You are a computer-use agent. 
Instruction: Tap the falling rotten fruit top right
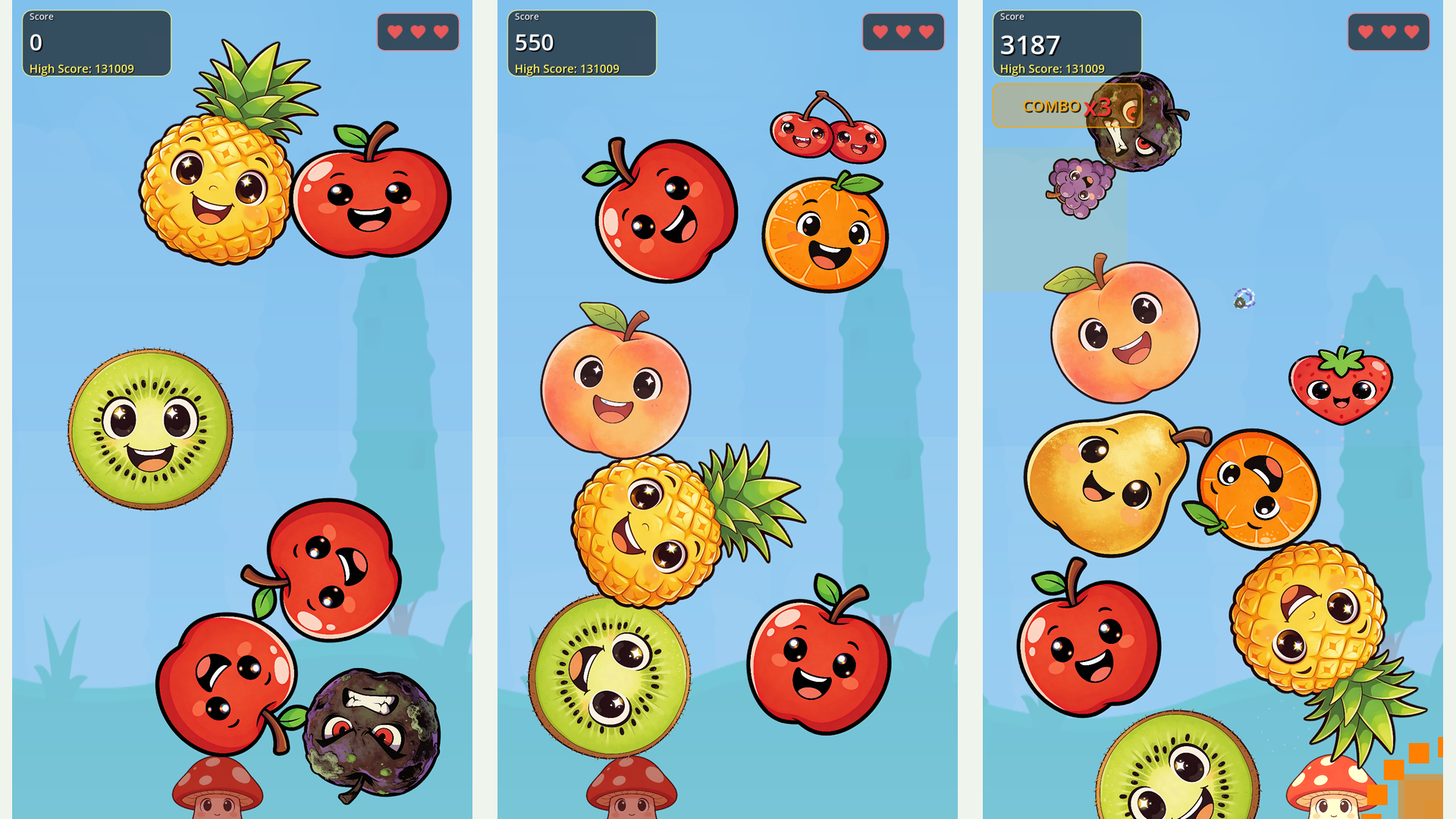[1134, 125]
